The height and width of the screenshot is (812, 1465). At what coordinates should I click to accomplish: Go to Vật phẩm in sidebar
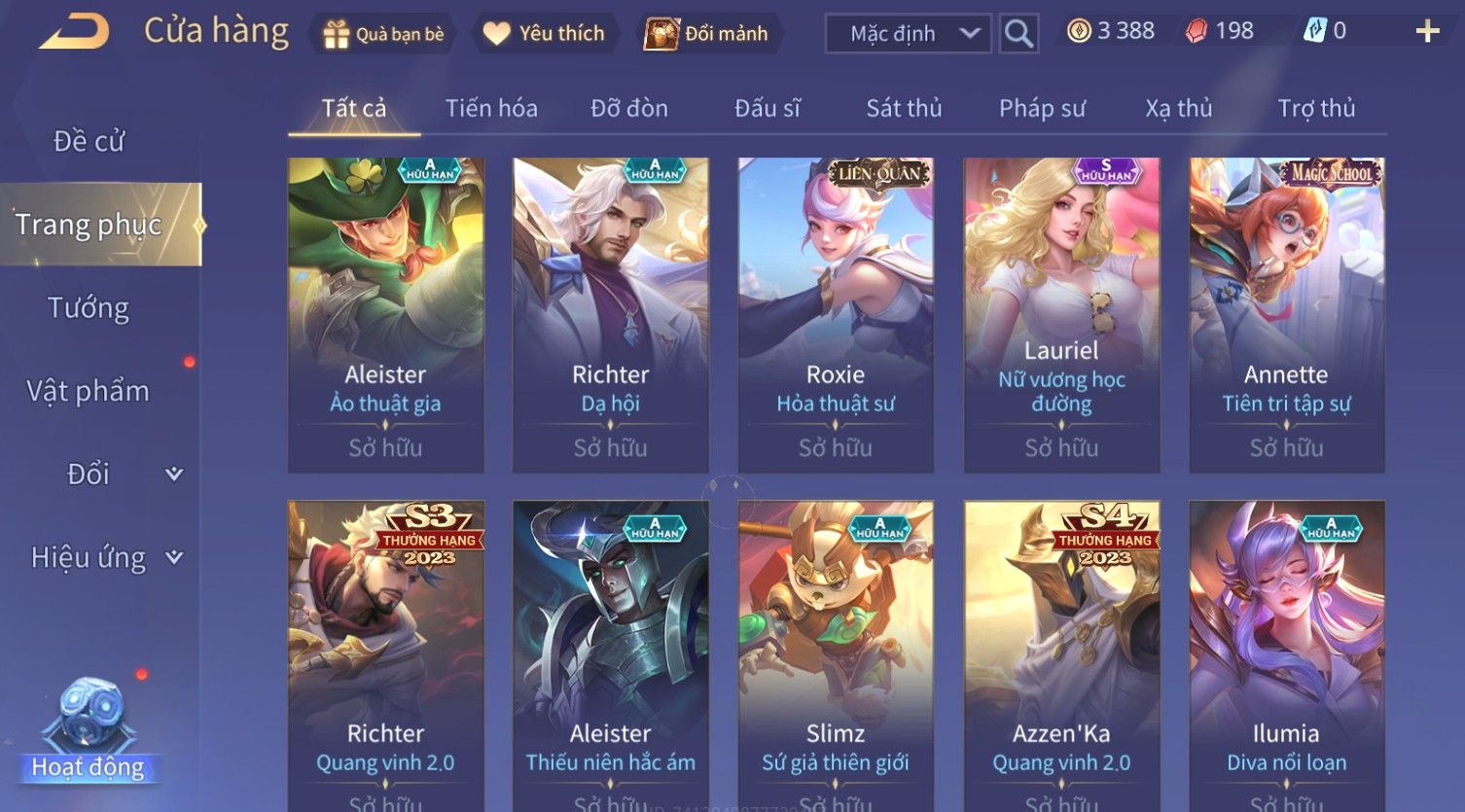point(89,391)
